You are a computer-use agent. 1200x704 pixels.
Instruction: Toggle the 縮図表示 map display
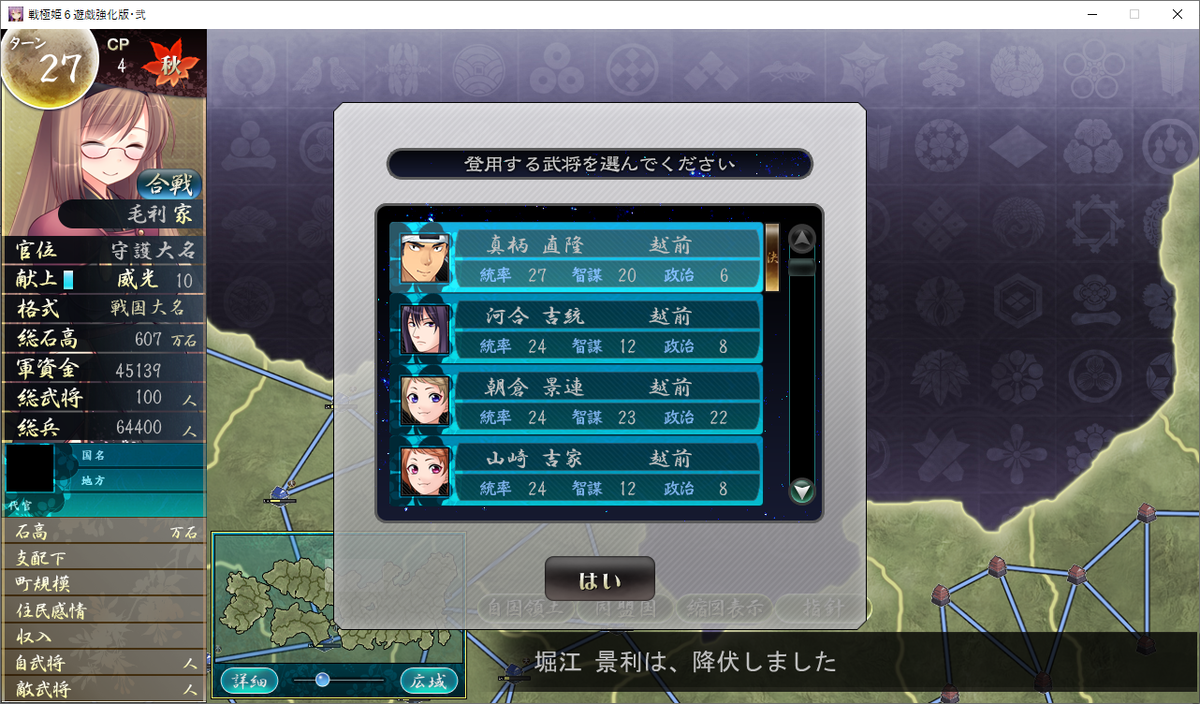click(720, 607)
